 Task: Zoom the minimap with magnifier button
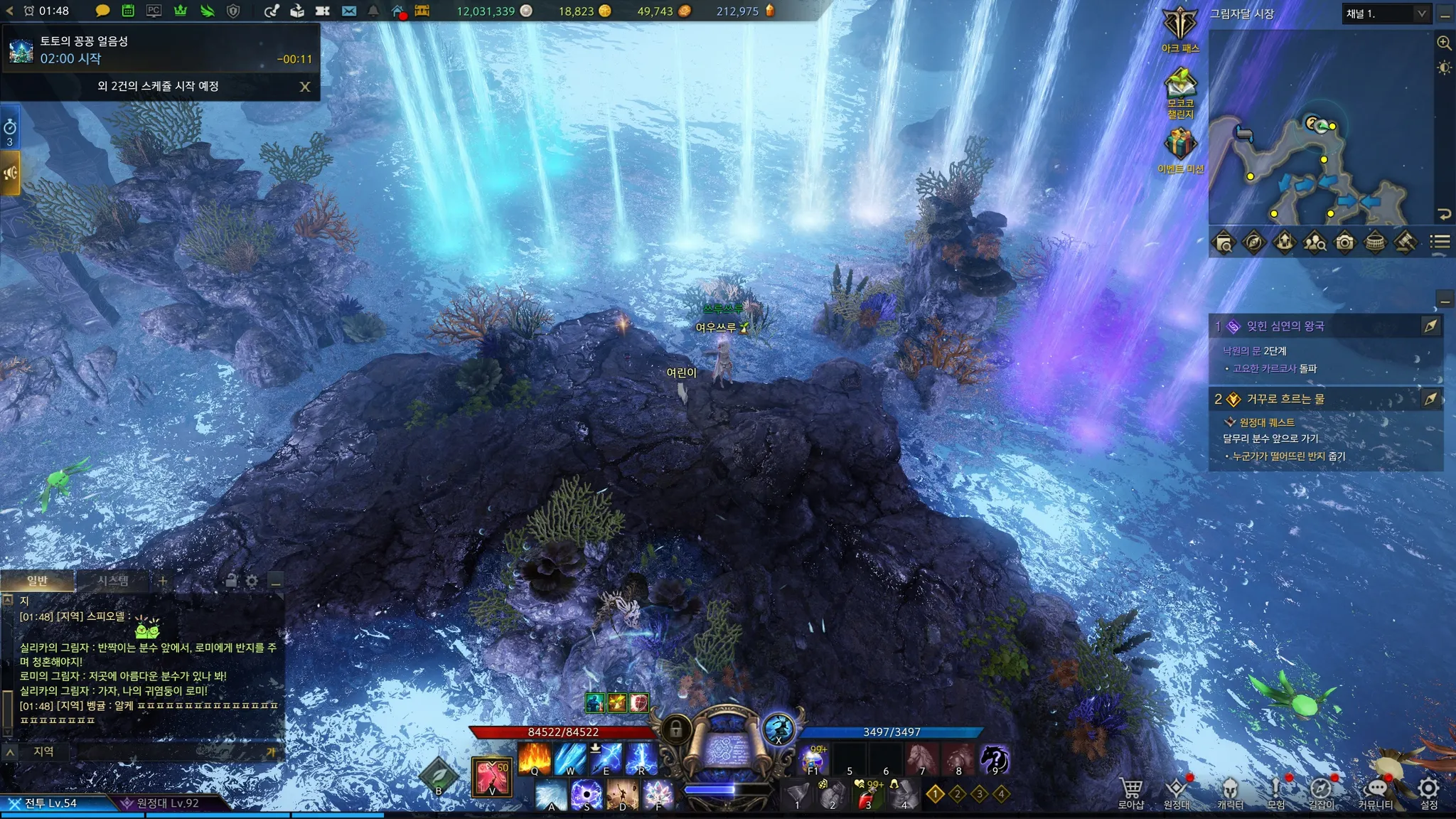(1444, 43)
